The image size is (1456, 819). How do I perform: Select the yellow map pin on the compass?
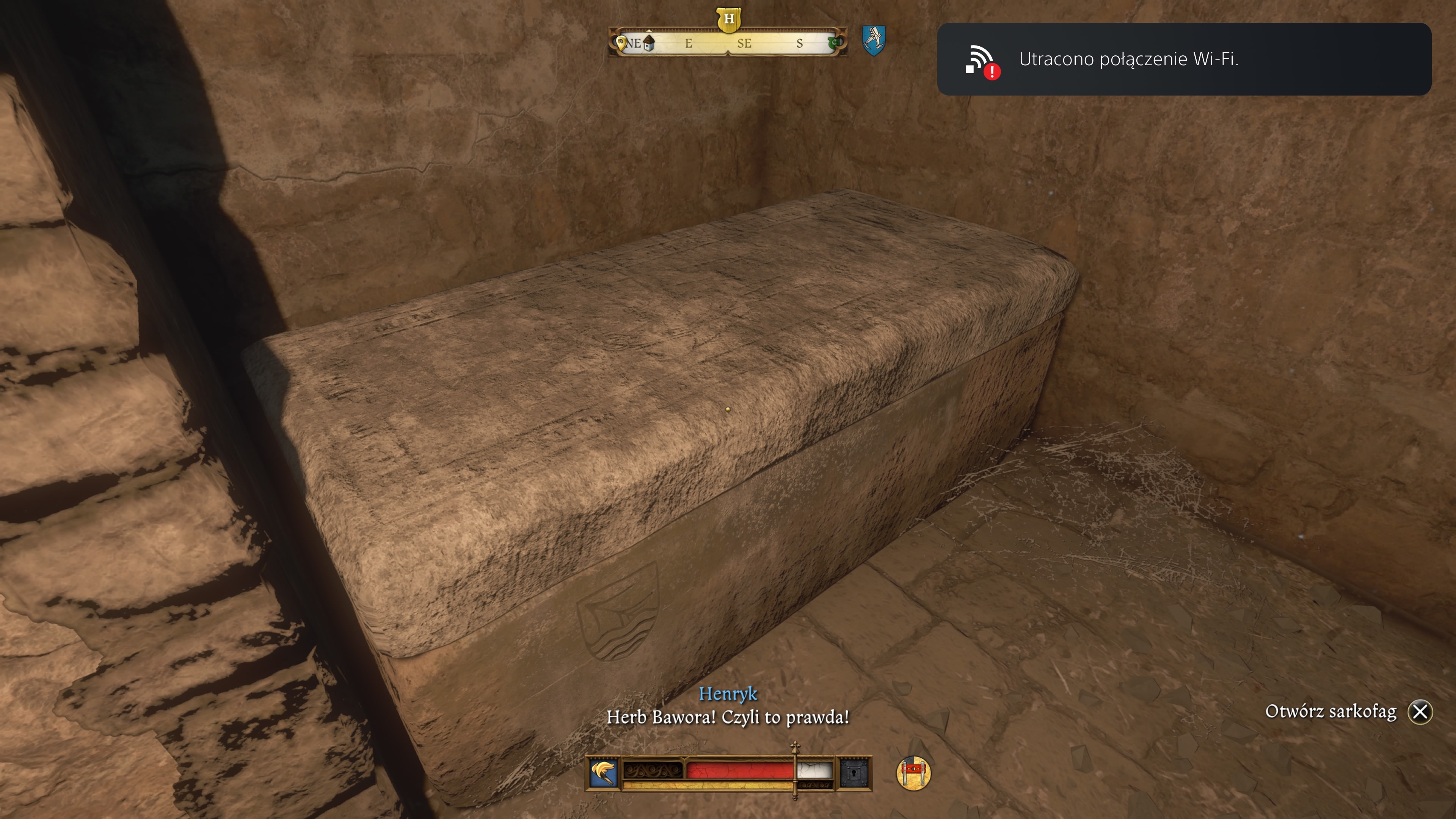(x=621, y=43)
